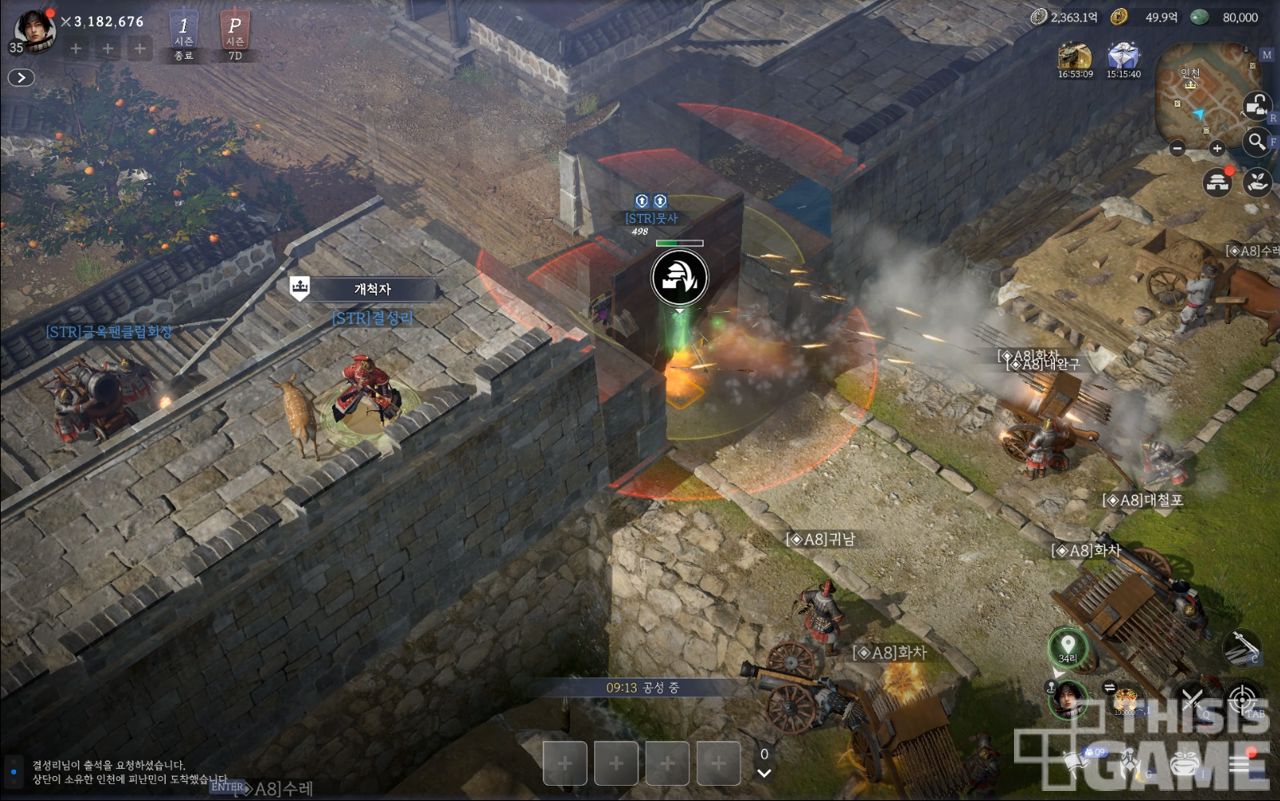Select the archer unit marker above the wall
The image size is (1280, 801).
point(680,277)
